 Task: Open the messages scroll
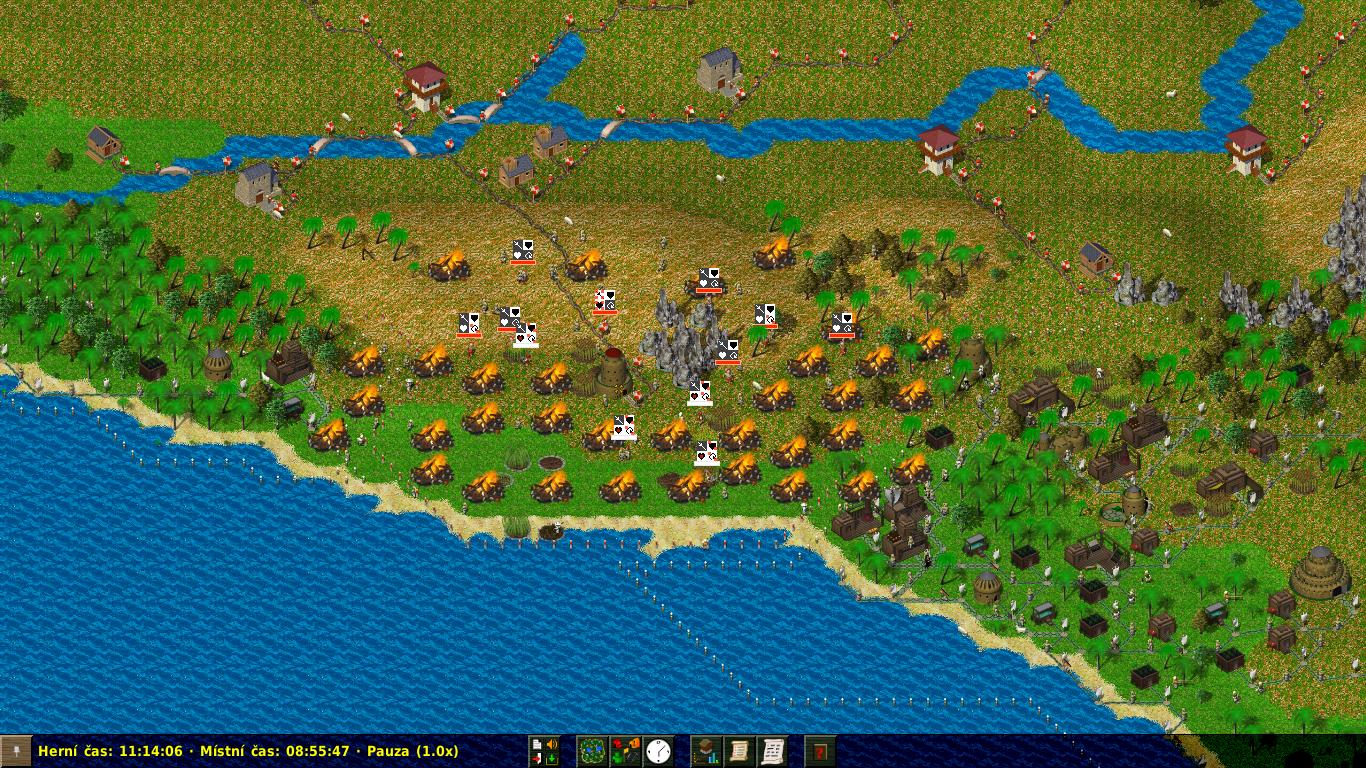pyautogui.click(x=772, y=751)
